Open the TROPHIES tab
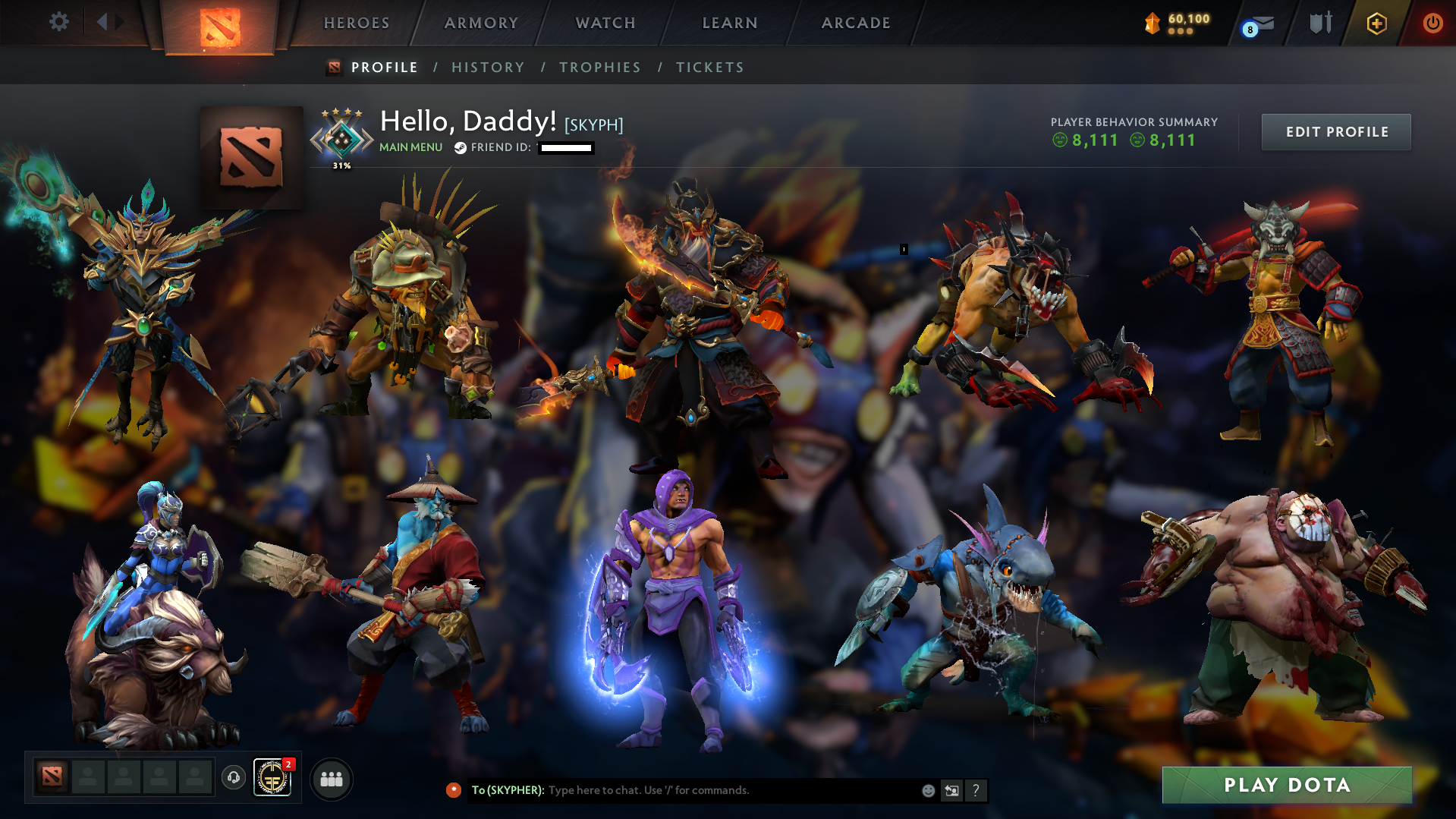The height and width of the screenshot is (819, 1456). (x=599, y=67)
